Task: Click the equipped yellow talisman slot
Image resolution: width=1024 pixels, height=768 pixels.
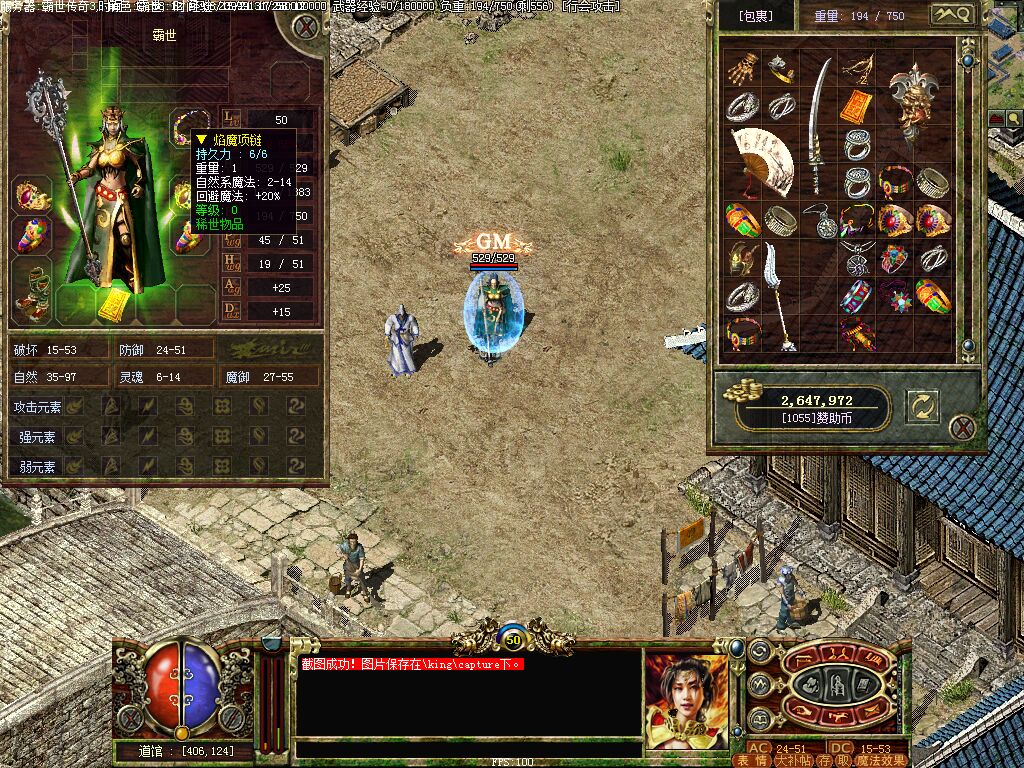Action: [x=112, y=305]
